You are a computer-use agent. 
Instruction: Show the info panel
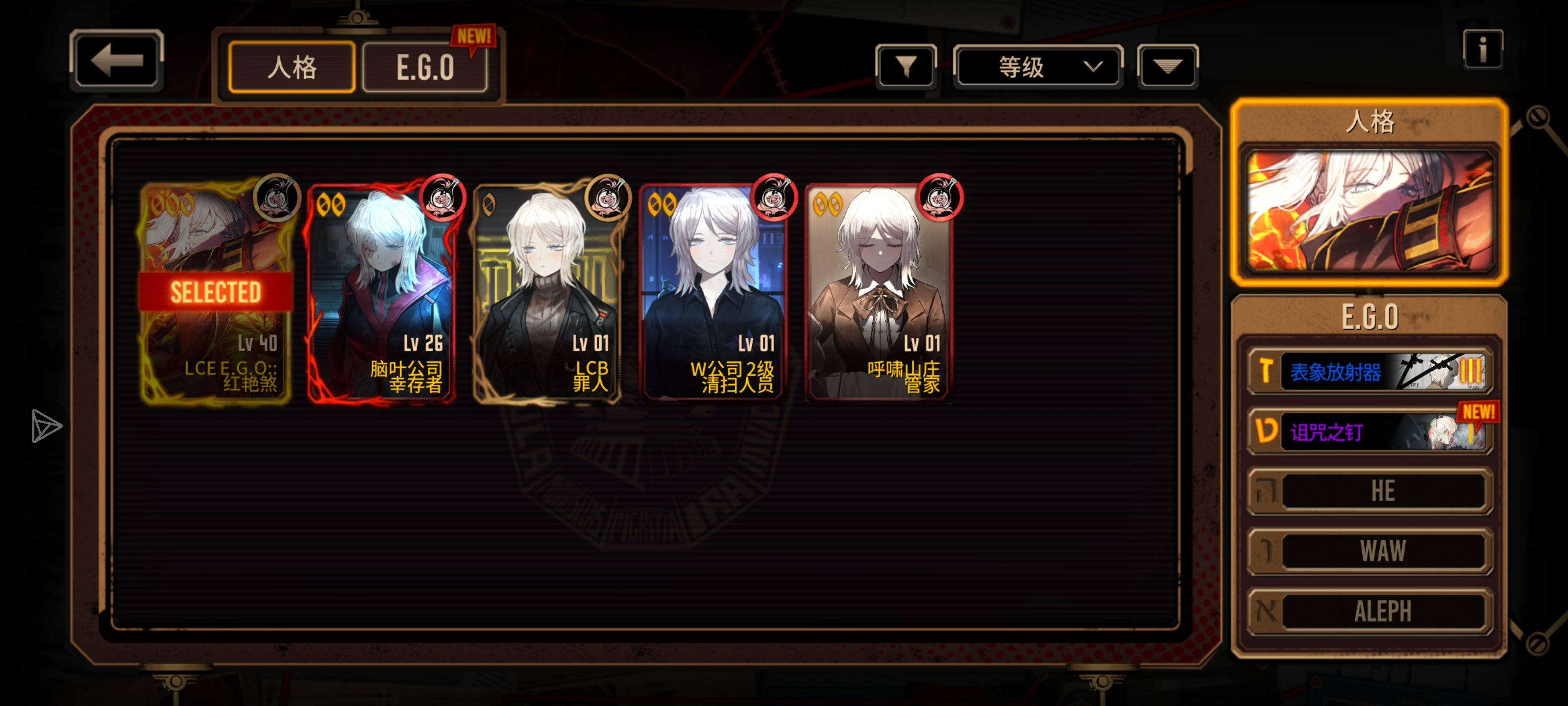(x=1482, y=50)
